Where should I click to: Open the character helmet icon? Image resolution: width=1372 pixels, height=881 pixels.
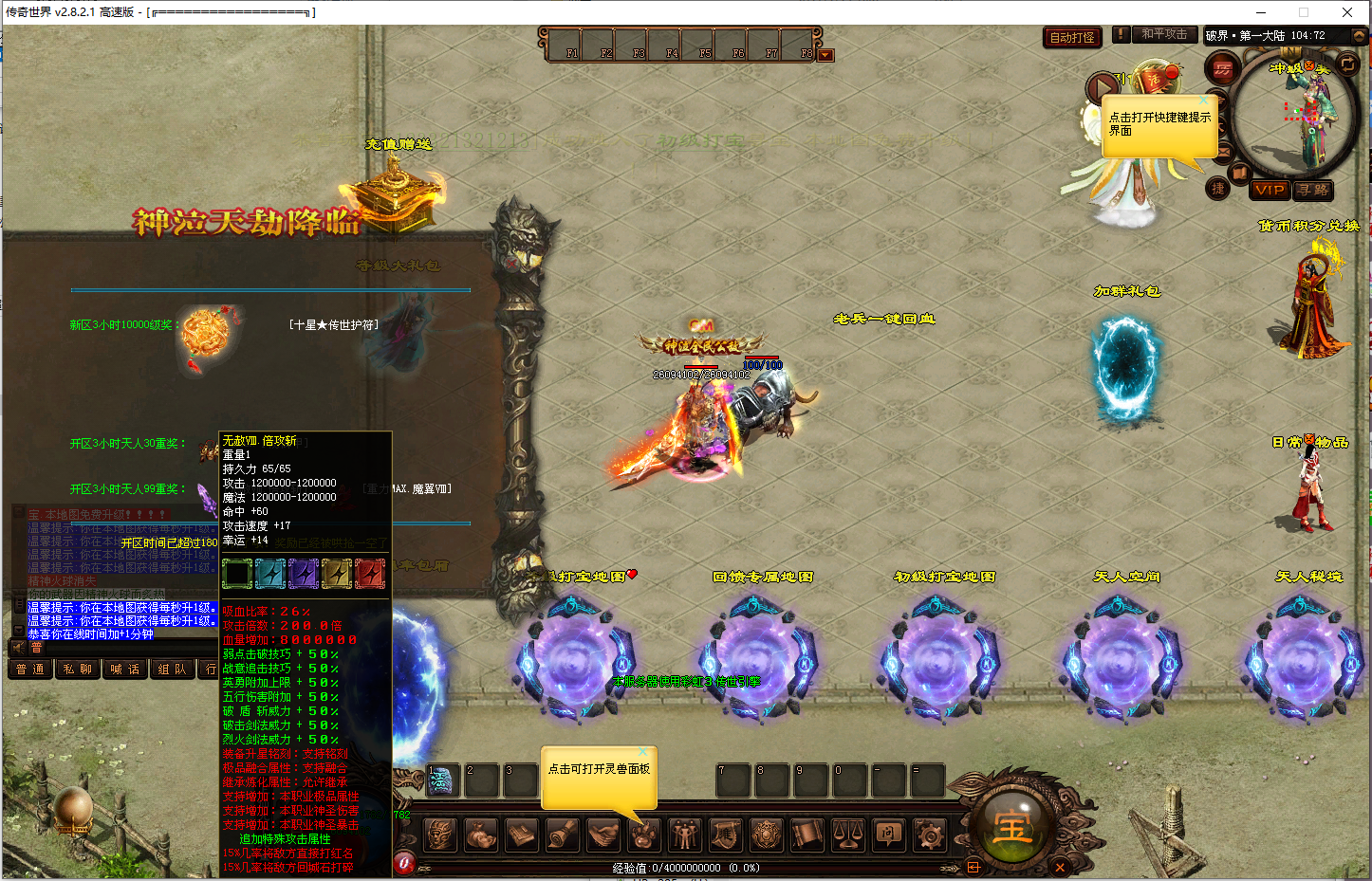438,835
